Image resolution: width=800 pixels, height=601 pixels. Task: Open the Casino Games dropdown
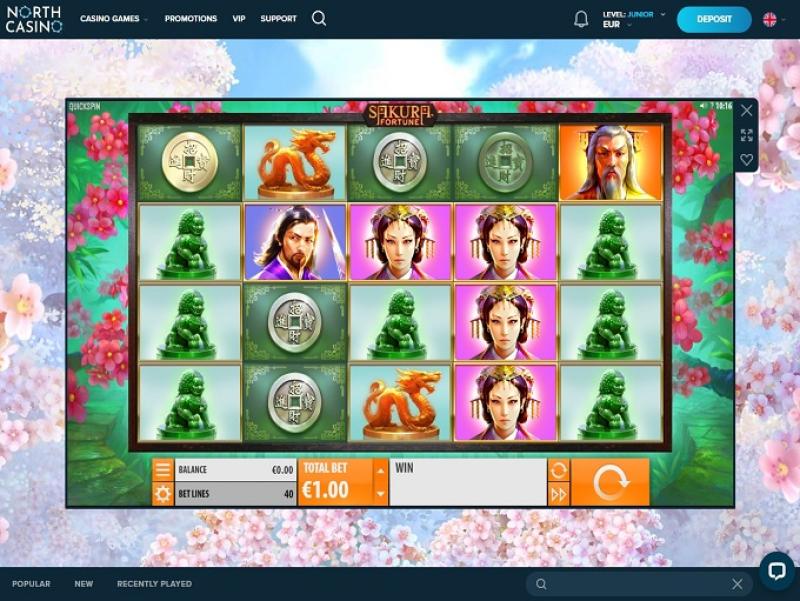pyautogui.click(x=114, y=19)
